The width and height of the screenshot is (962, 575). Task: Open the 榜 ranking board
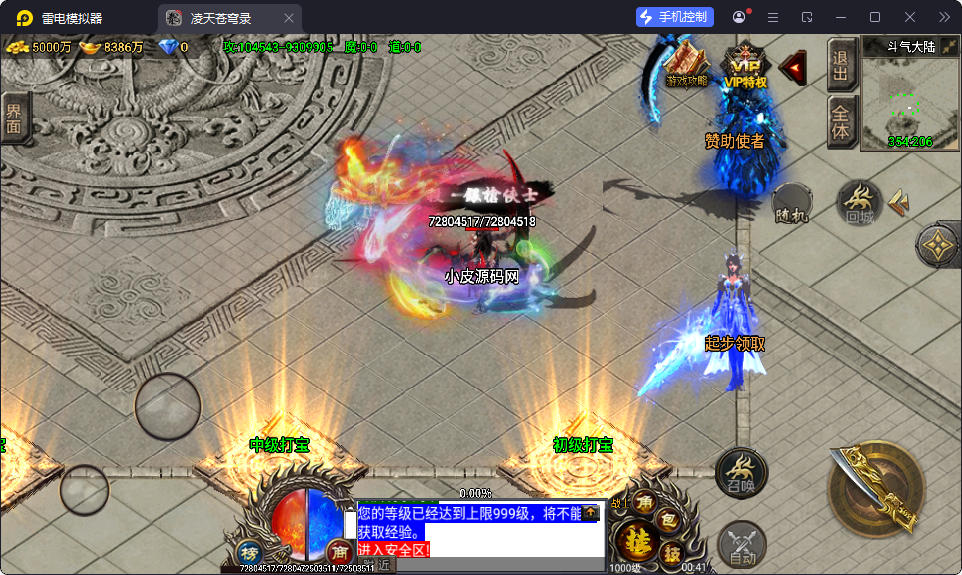click(x=250, y=552)
